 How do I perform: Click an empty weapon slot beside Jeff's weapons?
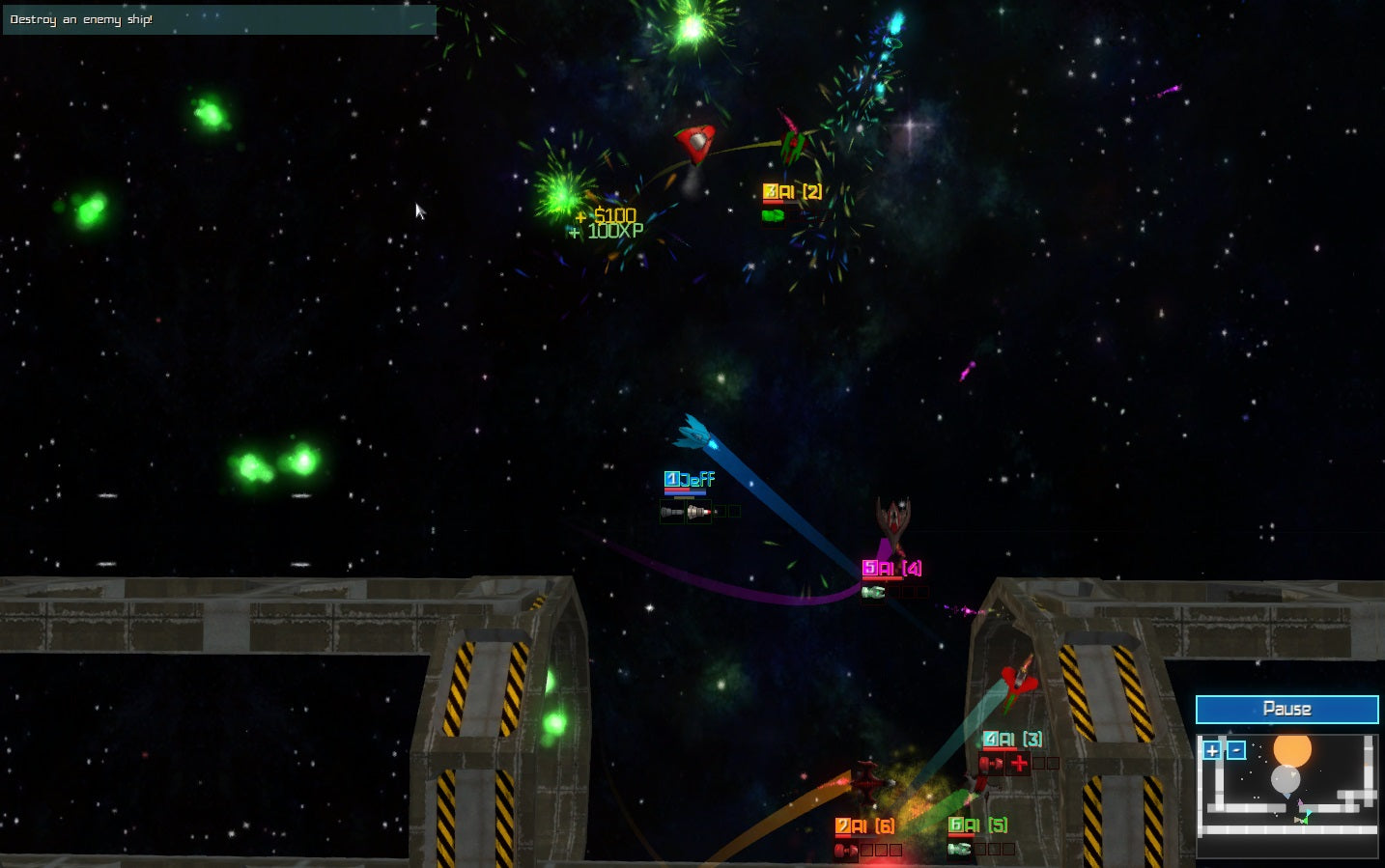pyautogui.click(x=721, y=511)
